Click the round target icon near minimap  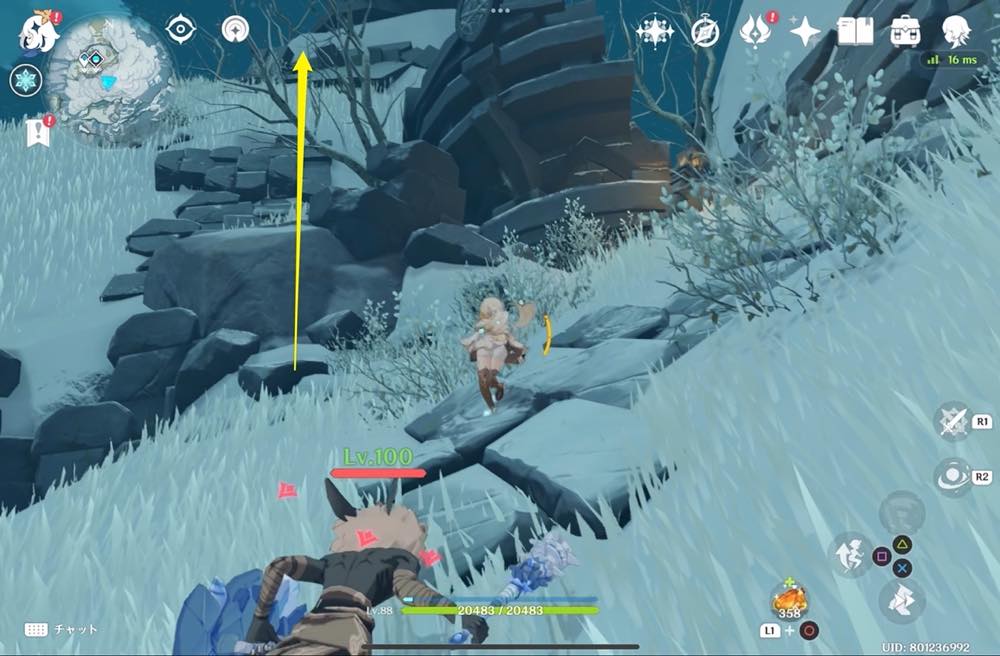click(x=237, y=29)
